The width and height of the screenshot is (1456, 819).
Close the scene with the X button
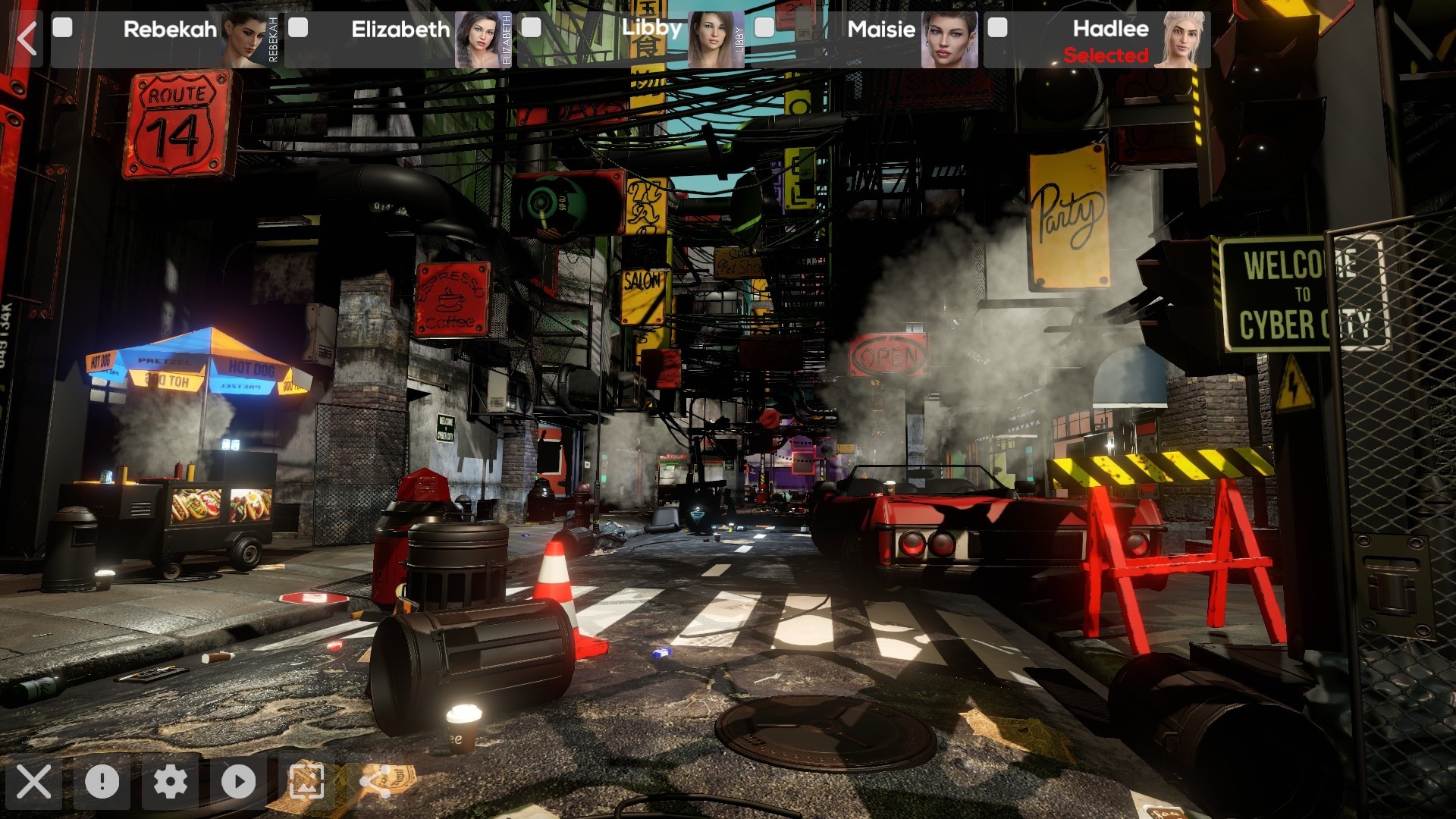(34, 782)
